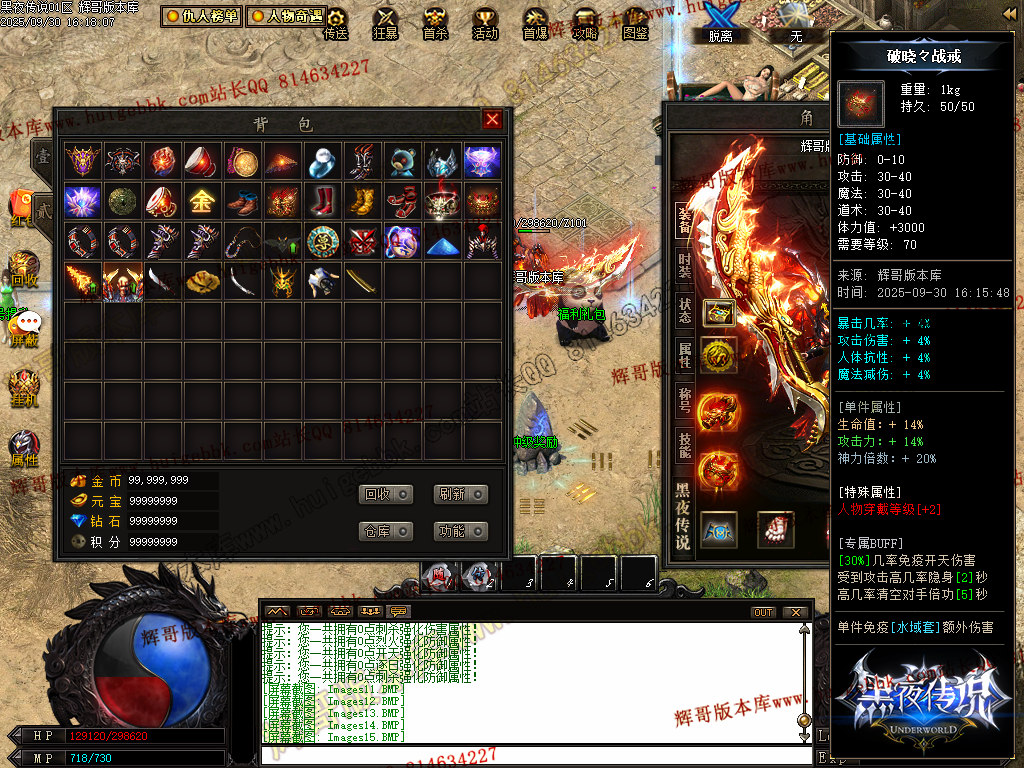1024x768 pixels.
Task: Activate the 狂暴 berserk icon
Action: [385, 24]
